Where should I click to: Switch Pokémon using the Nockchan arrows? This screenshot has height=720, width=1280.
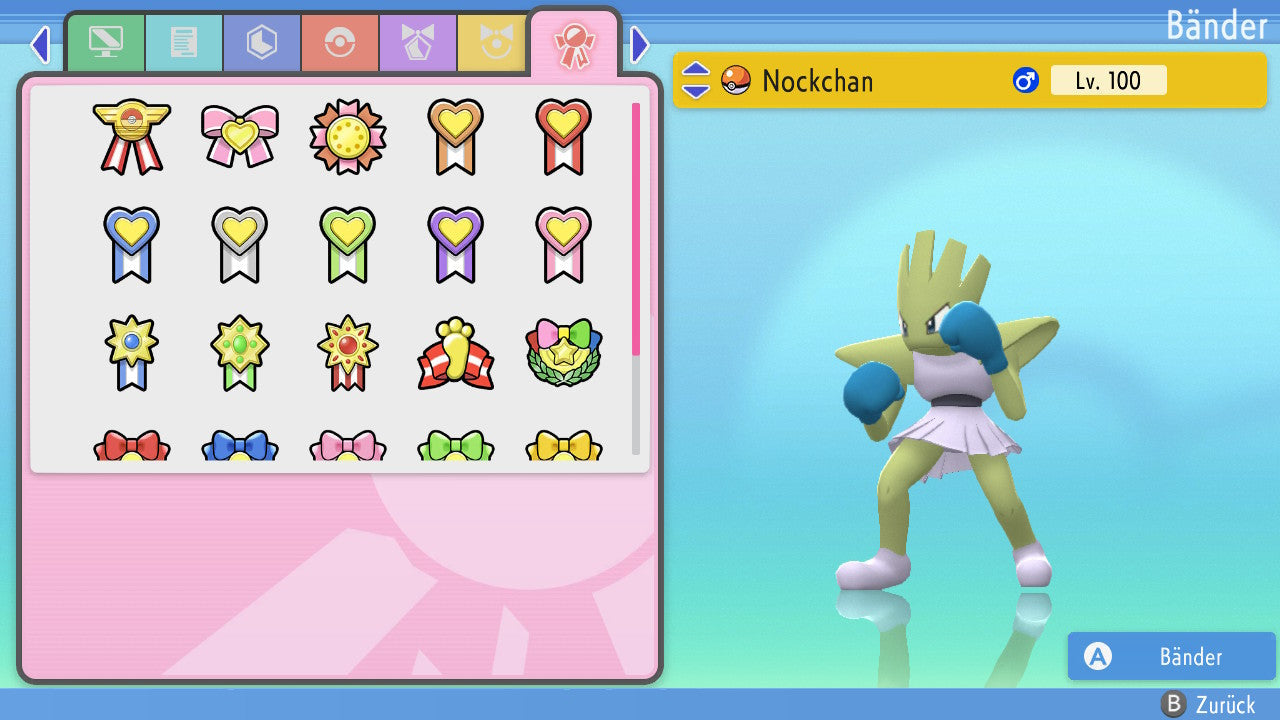click(x=696, y=80)
